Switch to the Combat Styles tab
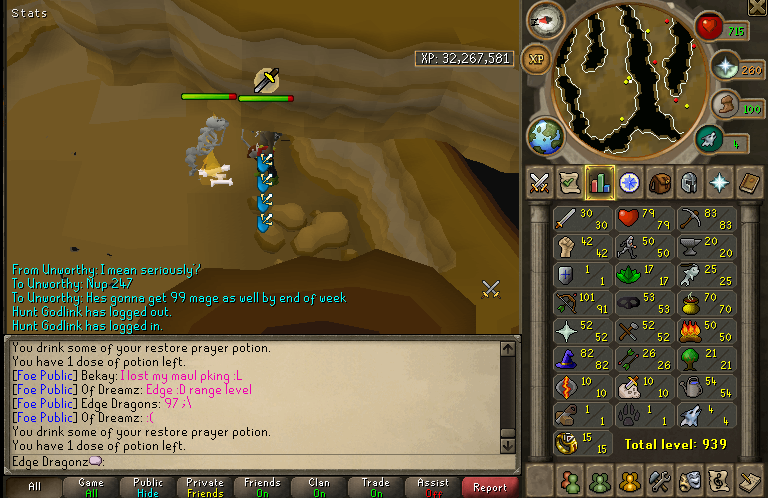This screenshot has width=768, height=498. point(540,182)
